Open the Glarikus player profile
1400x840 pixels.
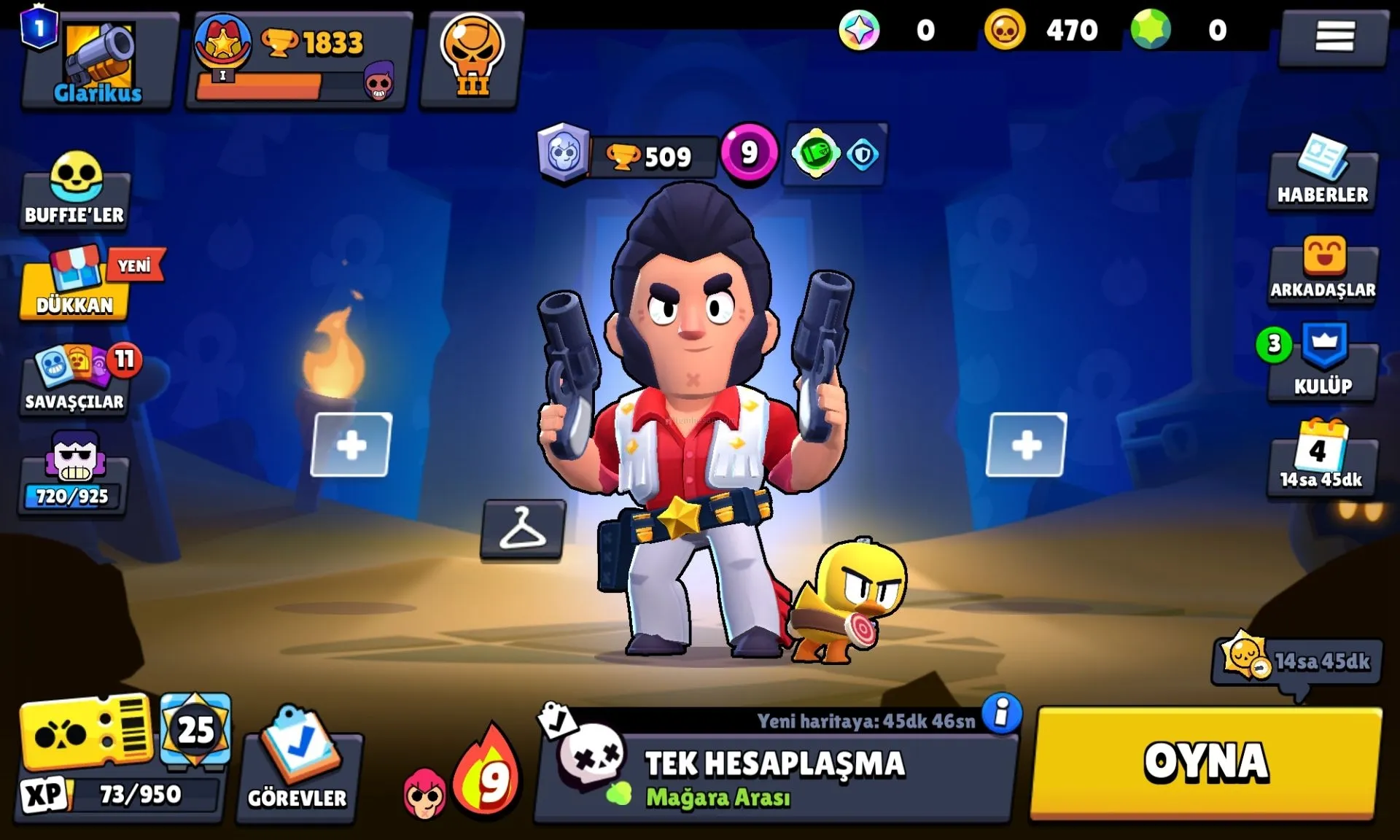point(98,61)
